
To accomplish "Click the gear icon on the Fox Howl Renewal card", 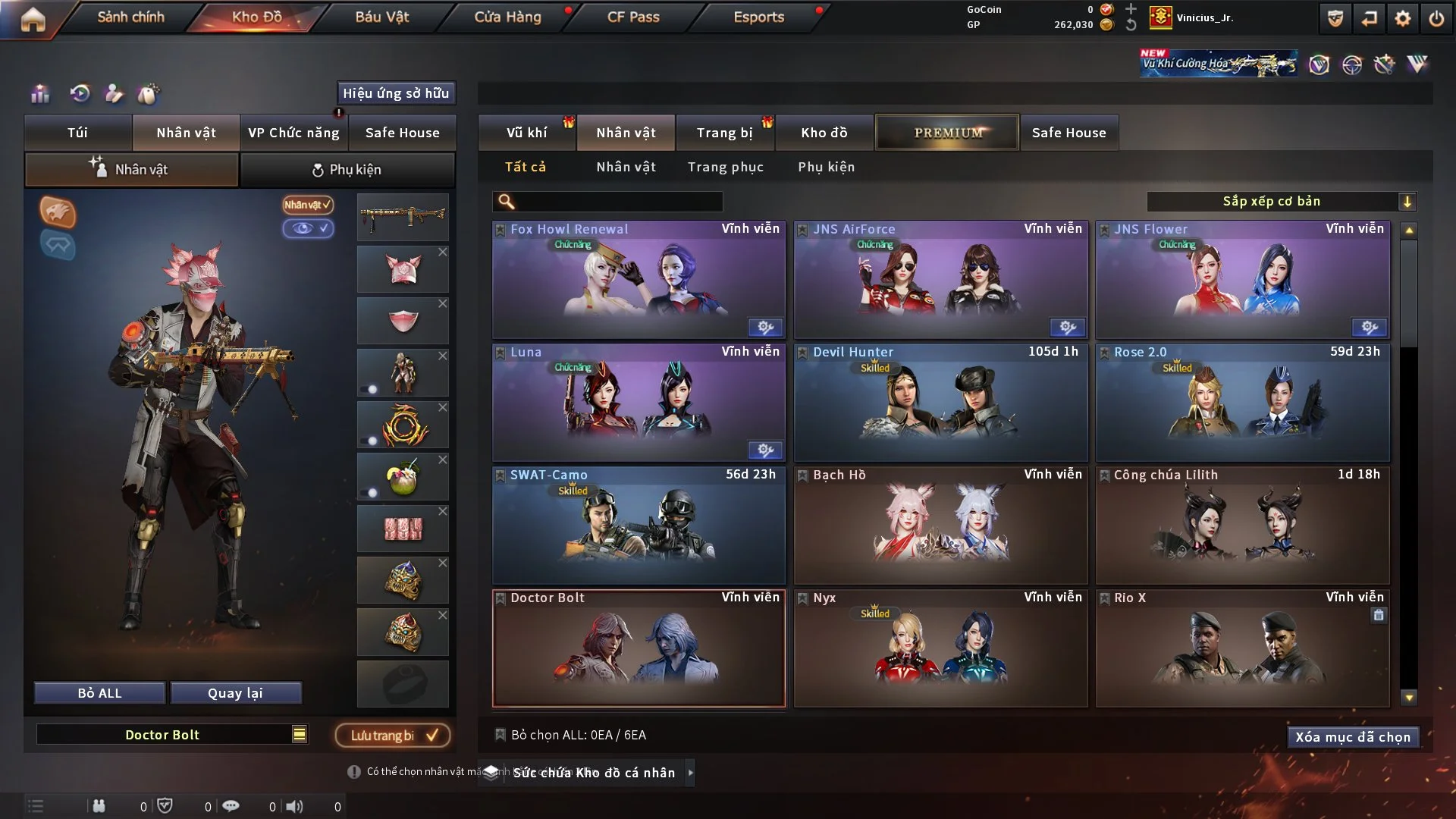I will [765, 328].
